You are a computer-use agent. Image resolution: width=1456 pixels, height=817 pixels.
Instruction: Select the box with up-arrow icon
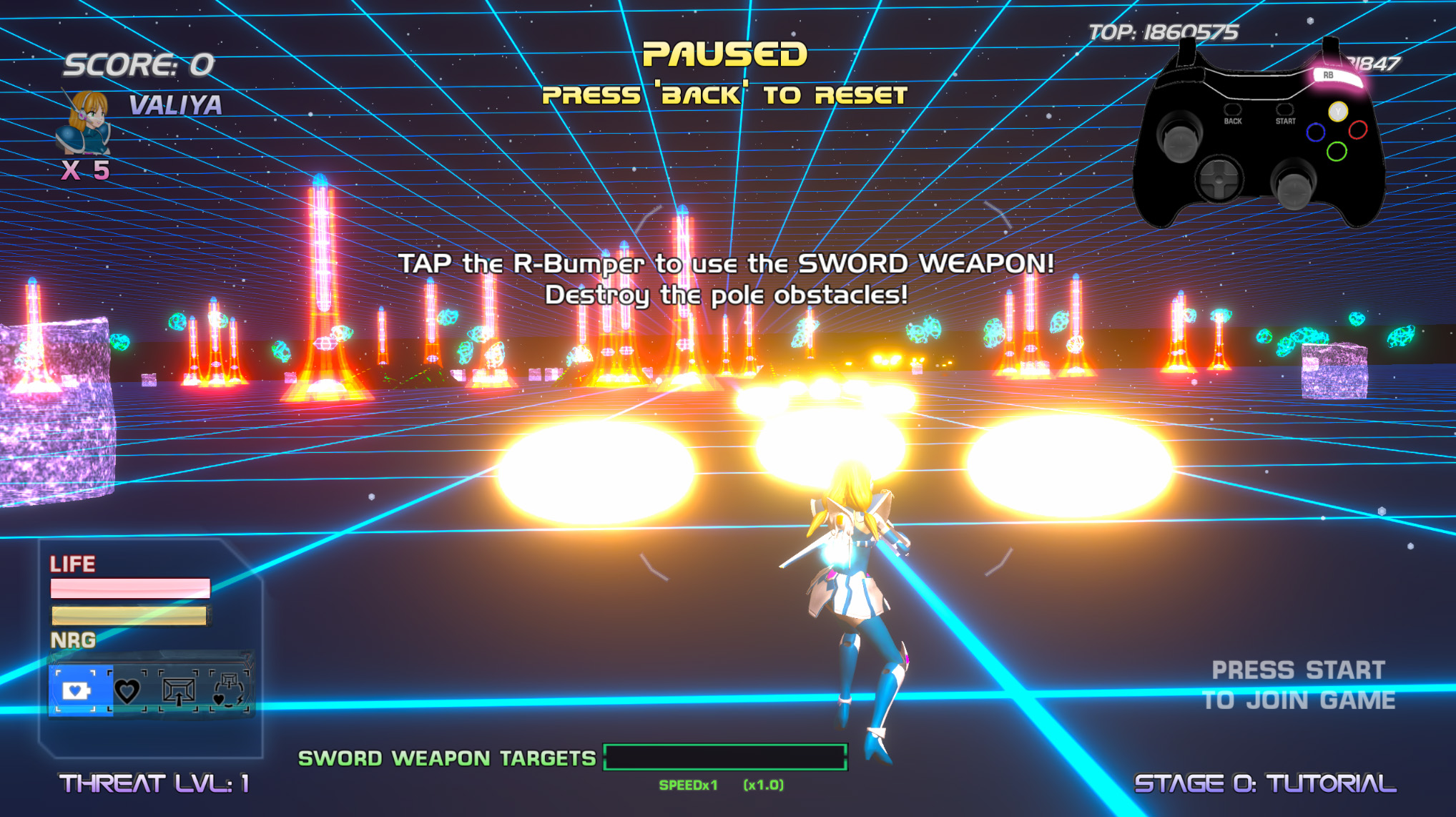[x=178, y=690]
